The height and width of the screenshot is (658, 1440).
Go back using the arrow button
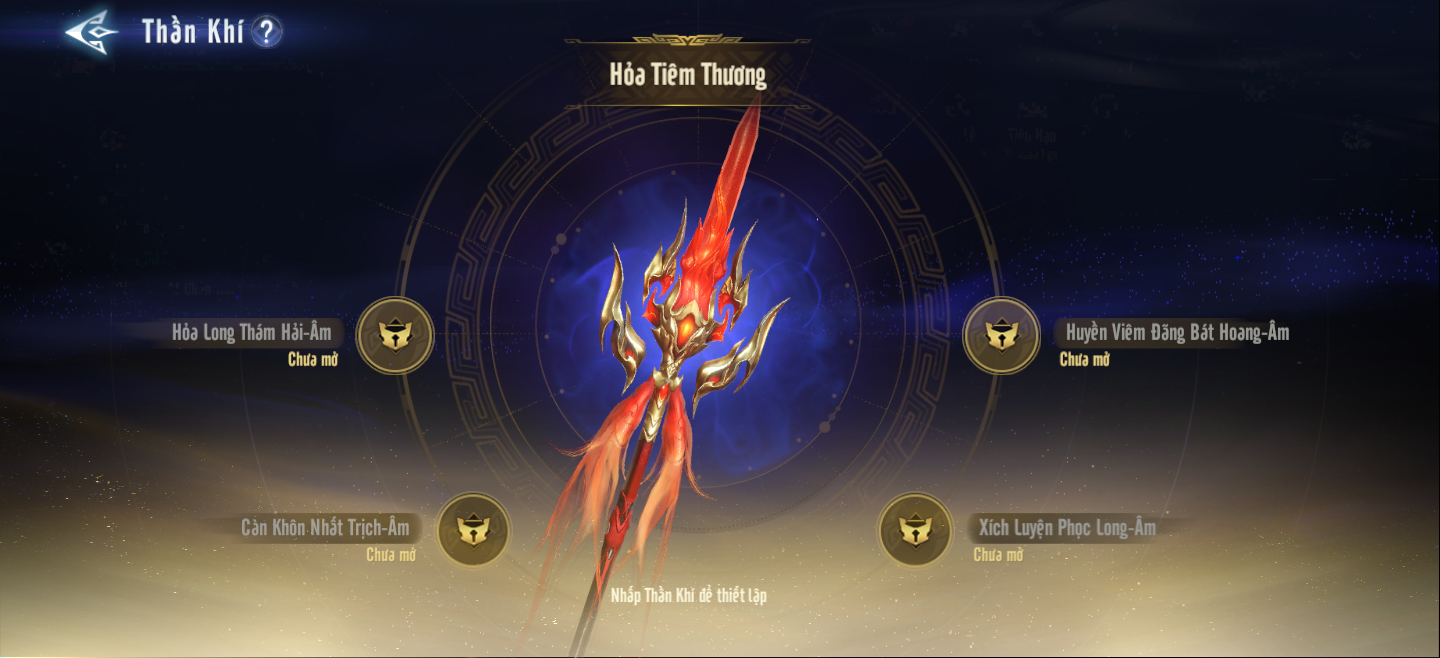coord(91,31)
